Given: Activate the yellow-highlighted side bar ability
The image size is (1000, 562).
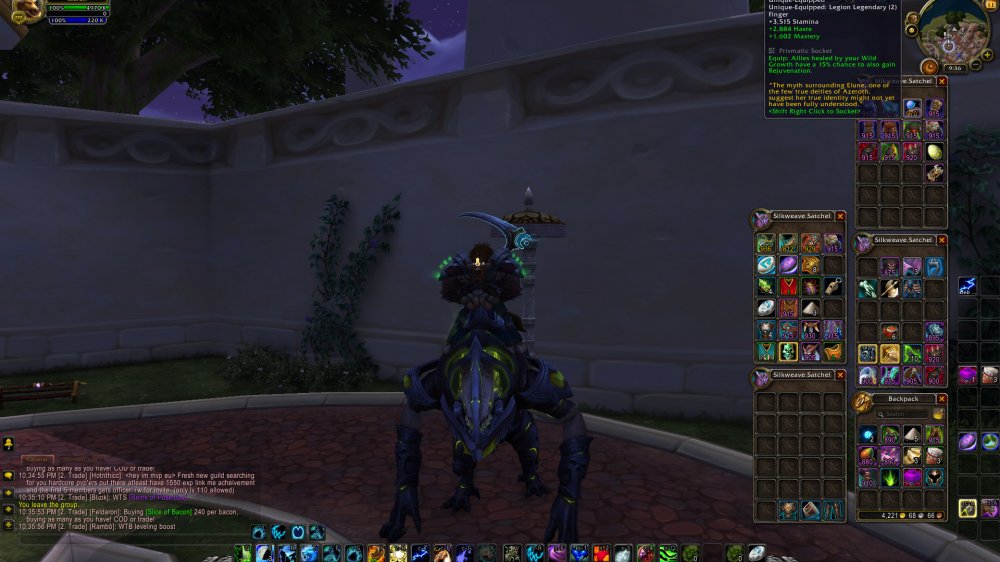Looking at the screenshot, I should tap(967, 508).
